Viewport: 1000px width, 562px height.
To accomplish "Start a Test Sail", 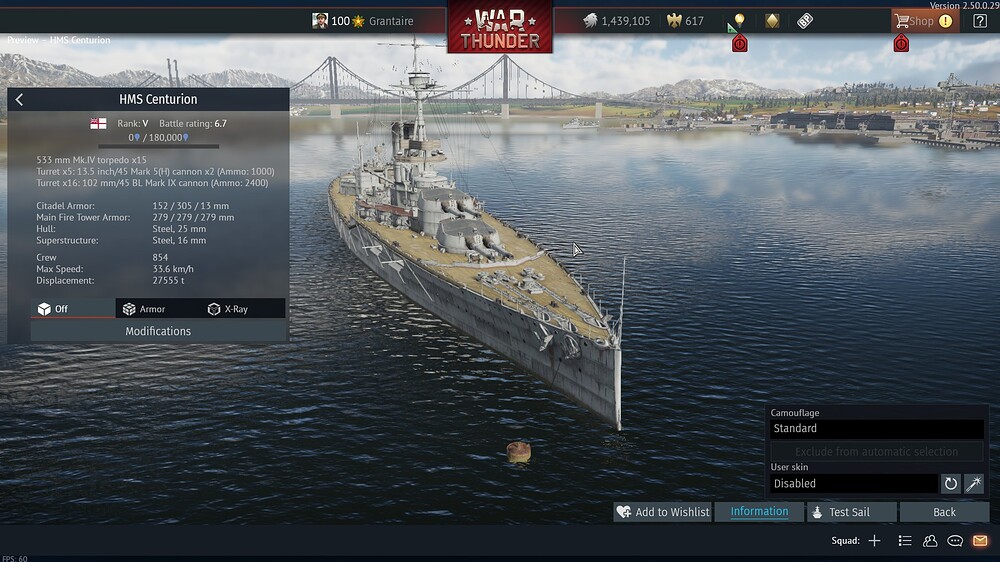I will [x=839, y=512].
